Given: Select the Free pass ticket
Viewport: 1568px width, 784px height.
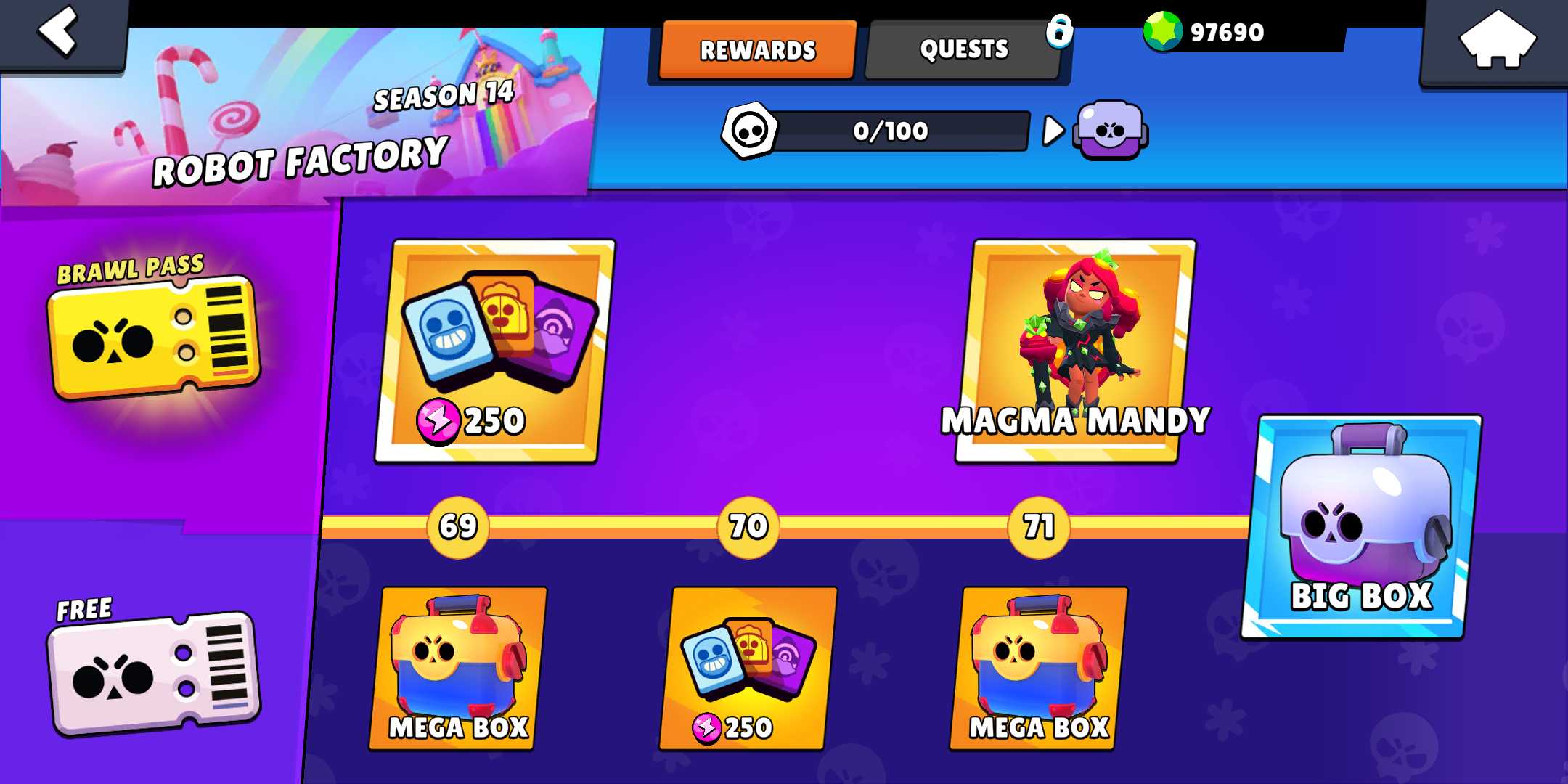Looking at the screenshot, I should point(154,673).
